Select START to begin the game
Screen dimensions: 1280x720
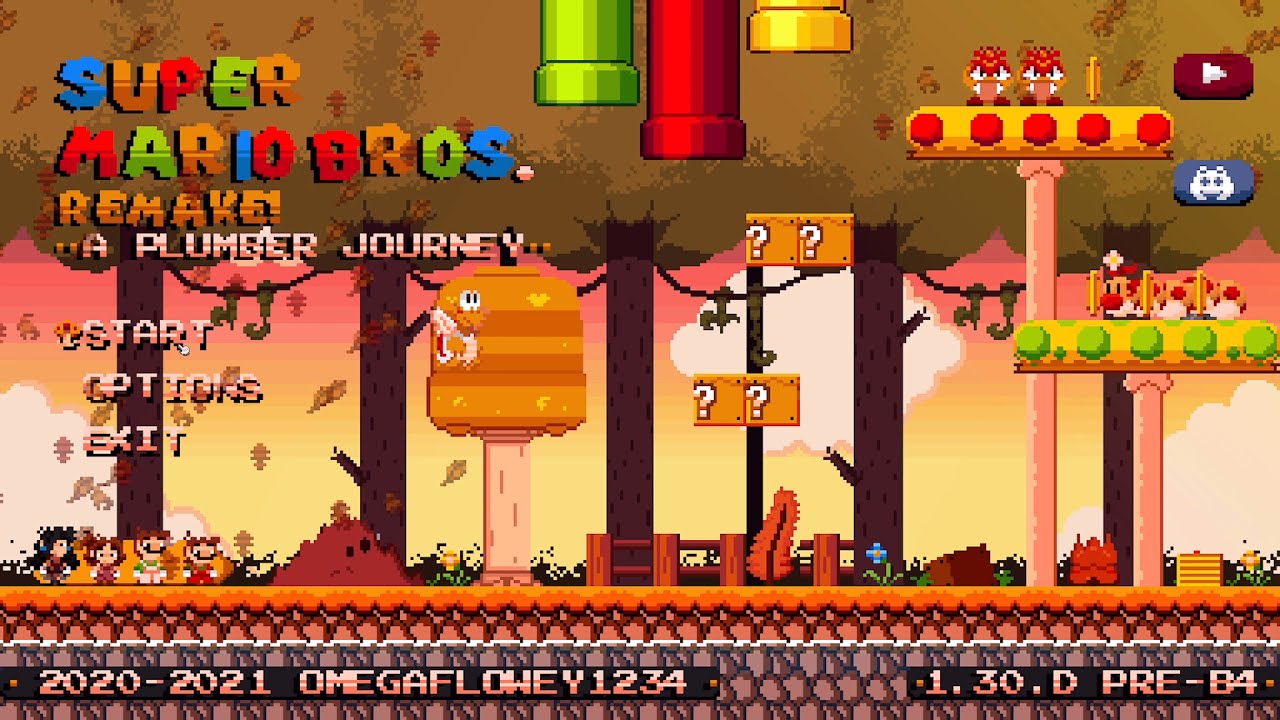pyautogui.click(x=146, y=335)
